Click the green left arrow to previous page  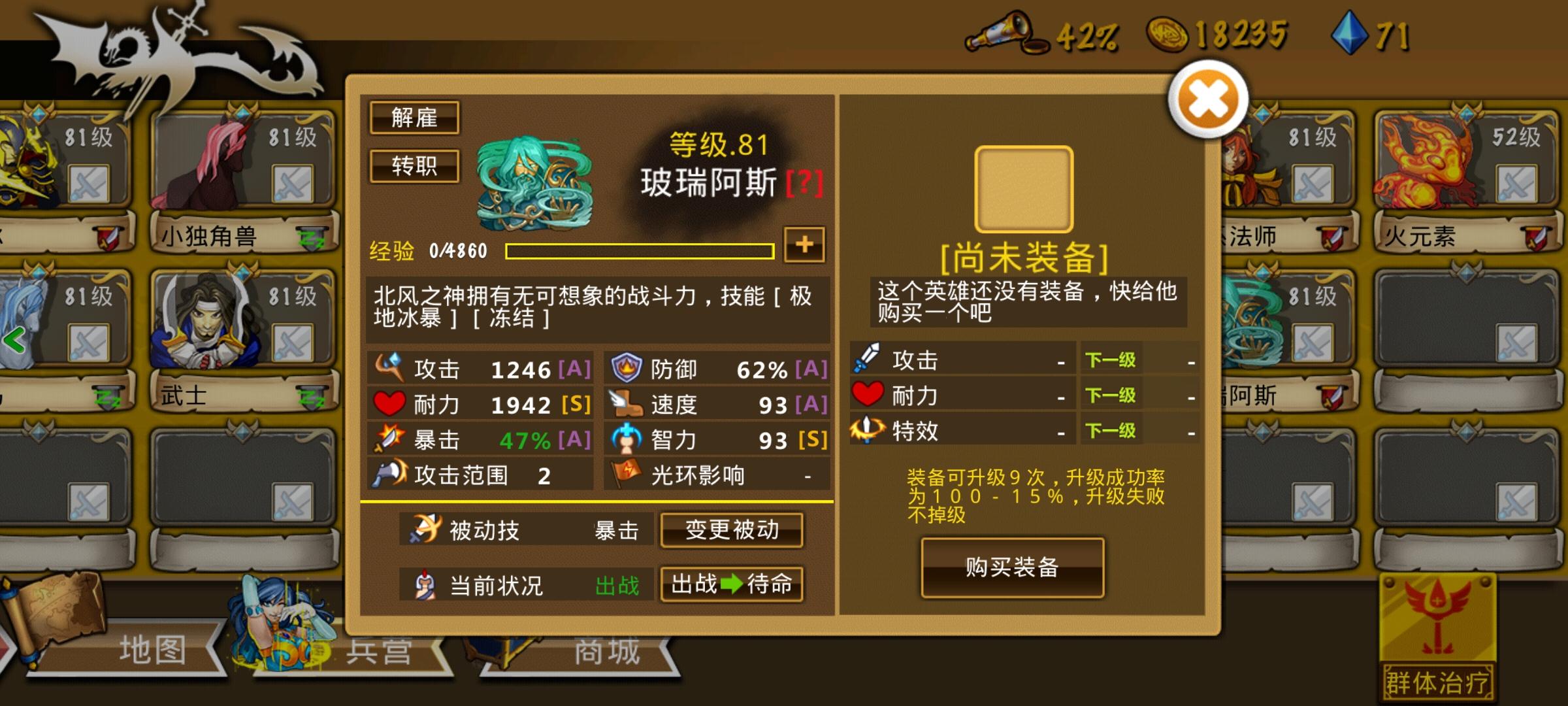click(x=12, y=341)
